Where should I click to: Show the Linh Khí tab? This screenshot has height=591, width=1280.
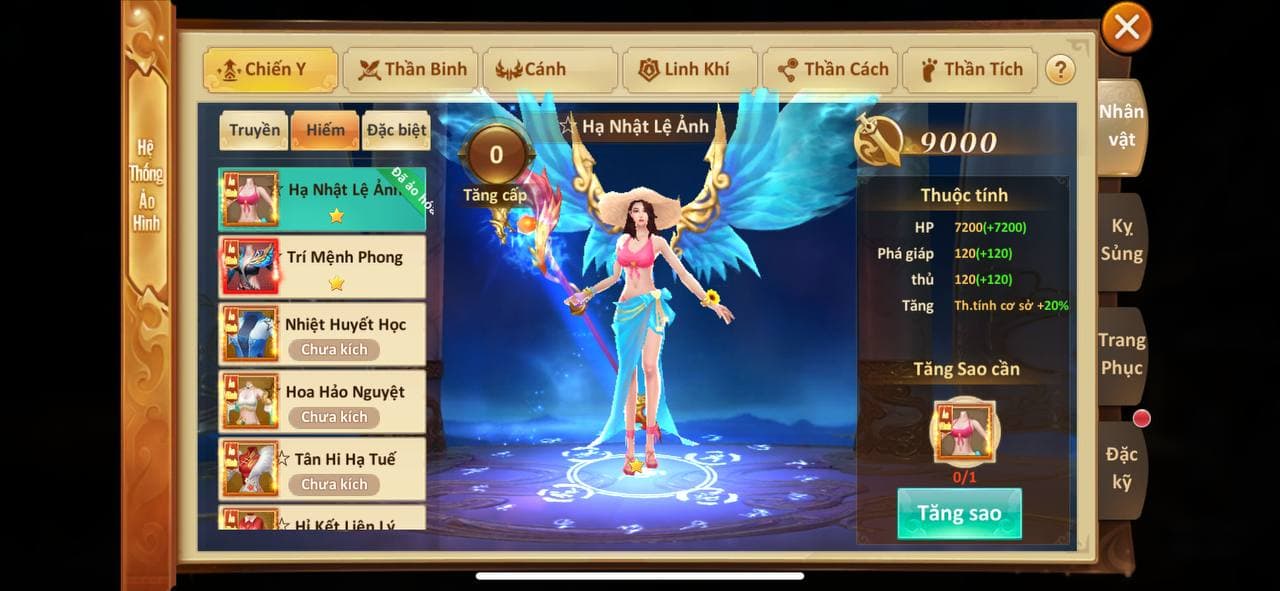pos(687,70)
